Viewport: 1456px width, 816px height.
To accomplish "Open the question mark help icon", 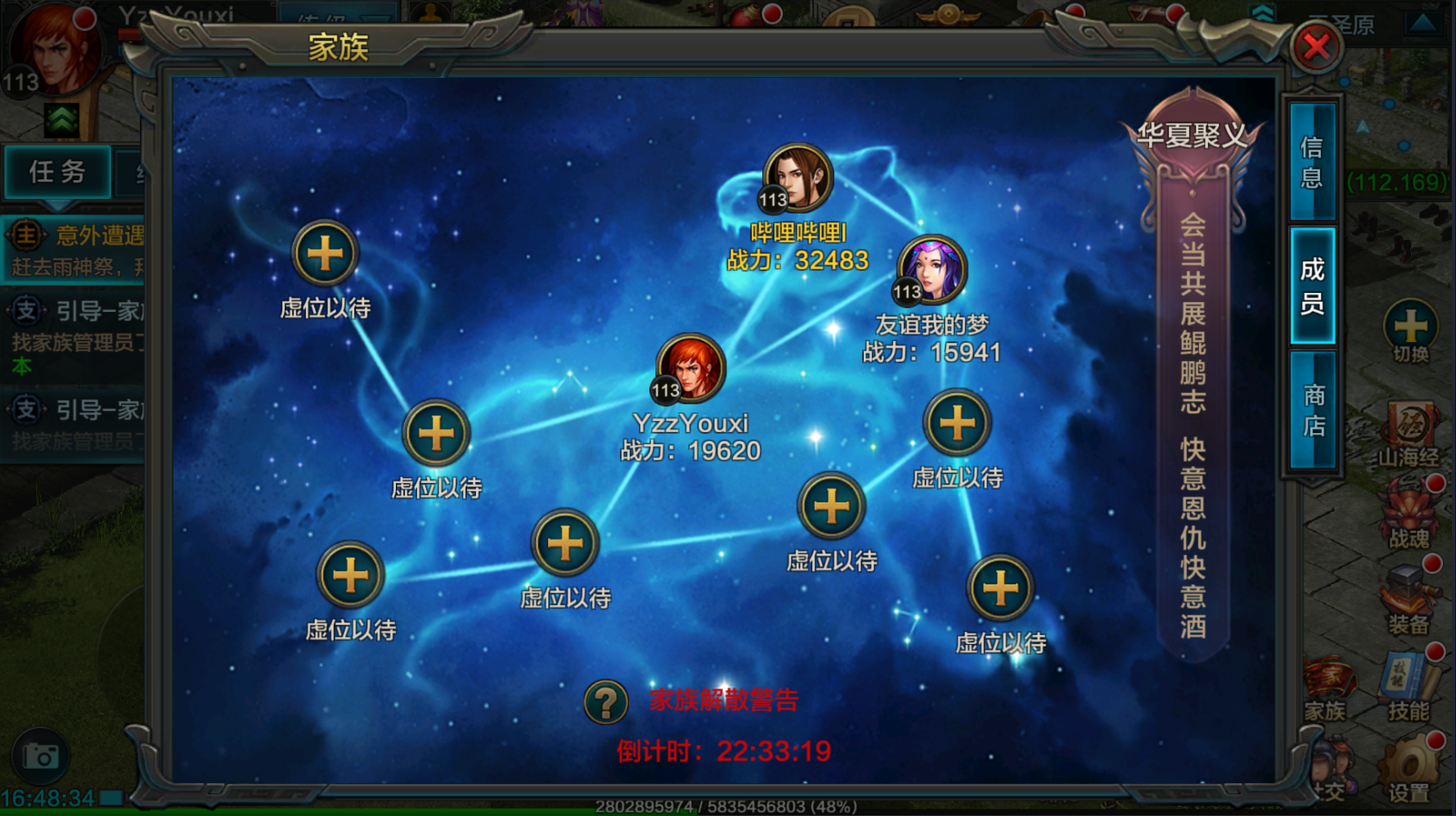I will (x=606, y=701).
